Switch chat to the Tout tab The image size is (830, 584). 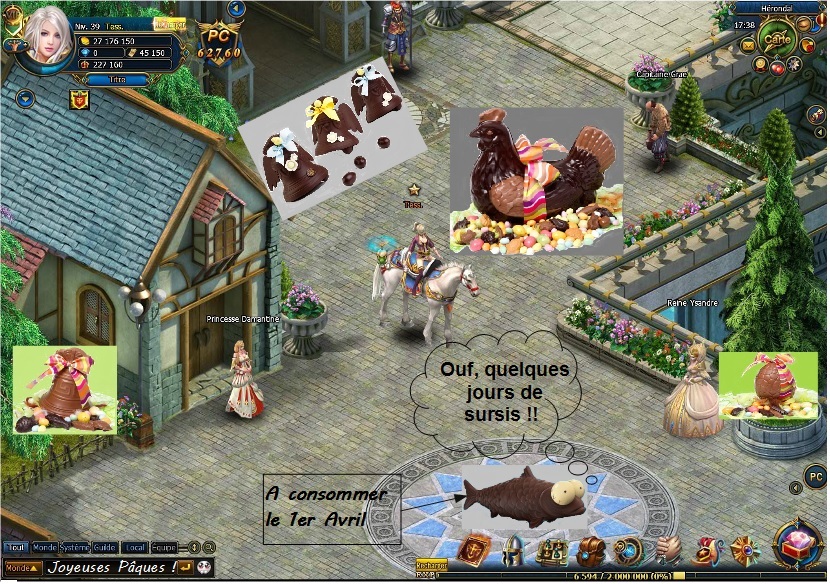[x=15, y=547]
